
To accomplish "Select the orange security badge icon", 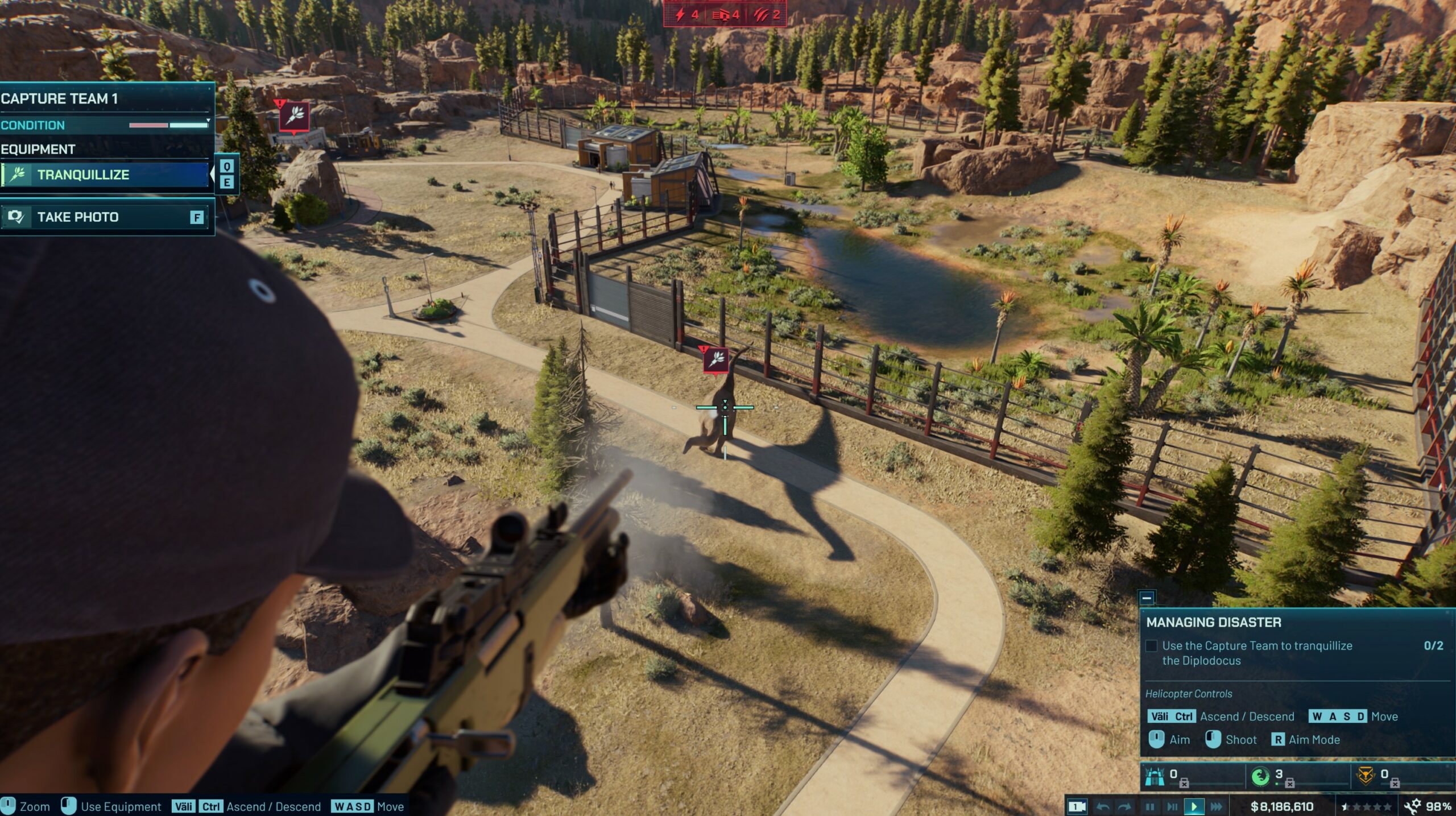I will pyautogui.click(x=1366, y=776).
